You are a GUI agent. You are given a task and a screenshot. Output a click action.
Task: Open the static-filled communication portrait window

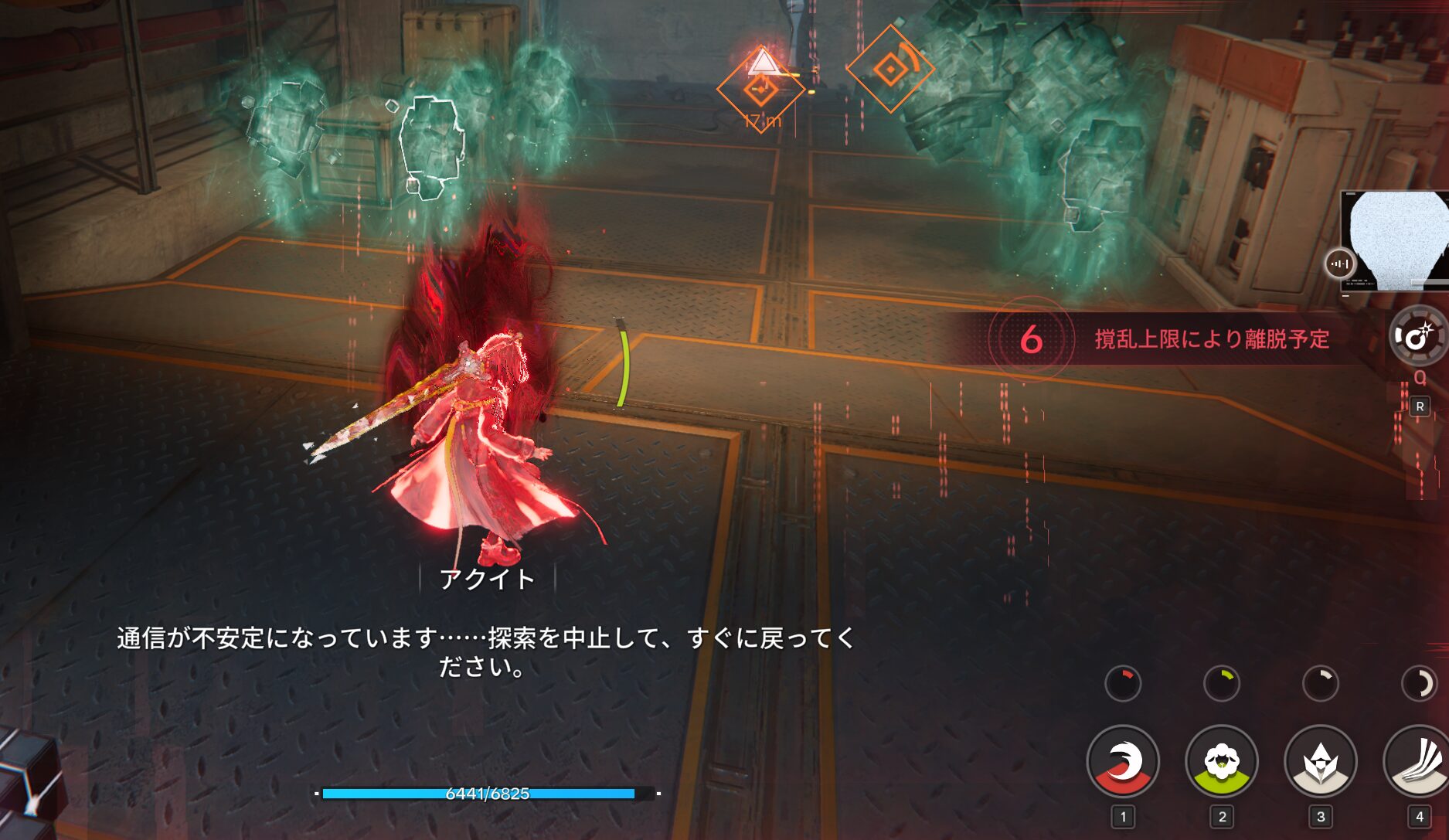(x=1396, y=240)
